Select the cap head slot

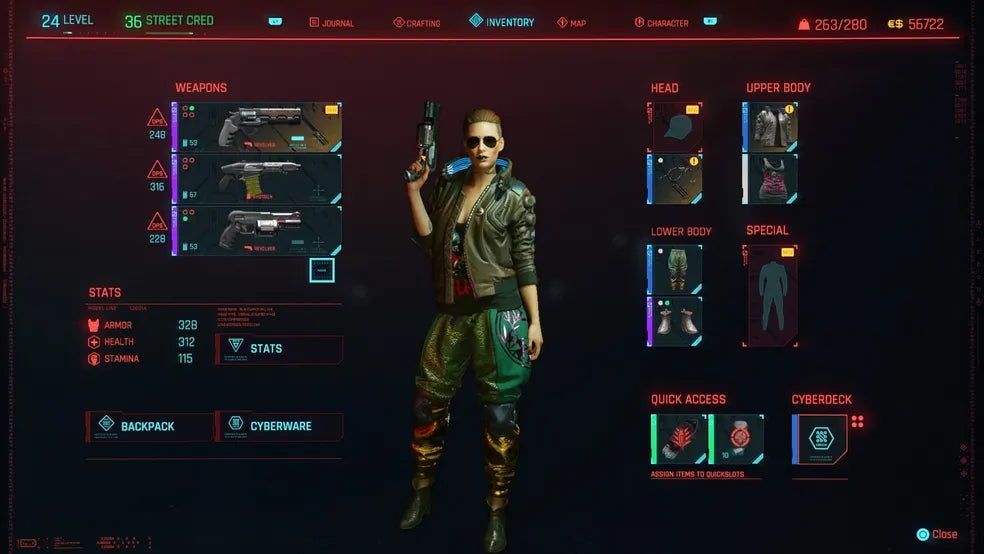tap(677, 126)
